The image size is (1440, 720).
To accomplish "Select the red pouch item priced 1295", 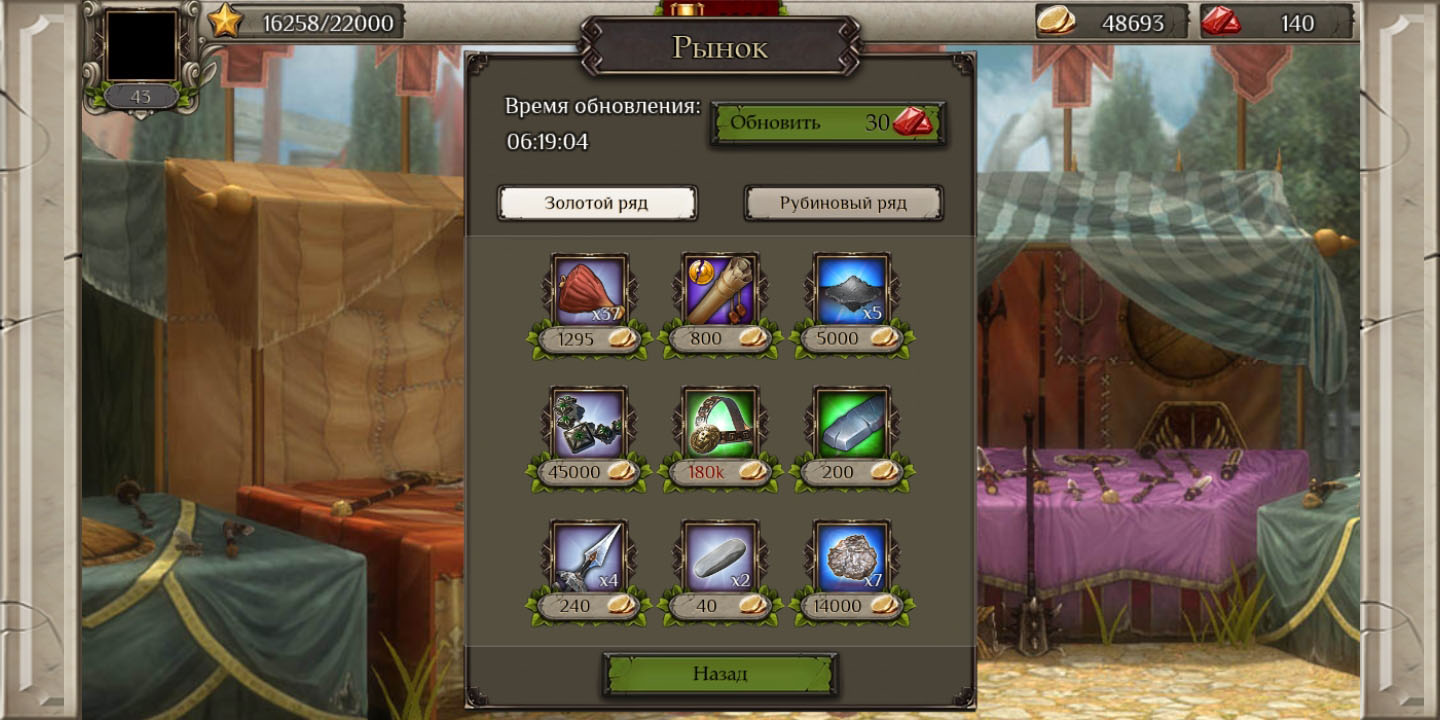I will [x=590, y=290].
